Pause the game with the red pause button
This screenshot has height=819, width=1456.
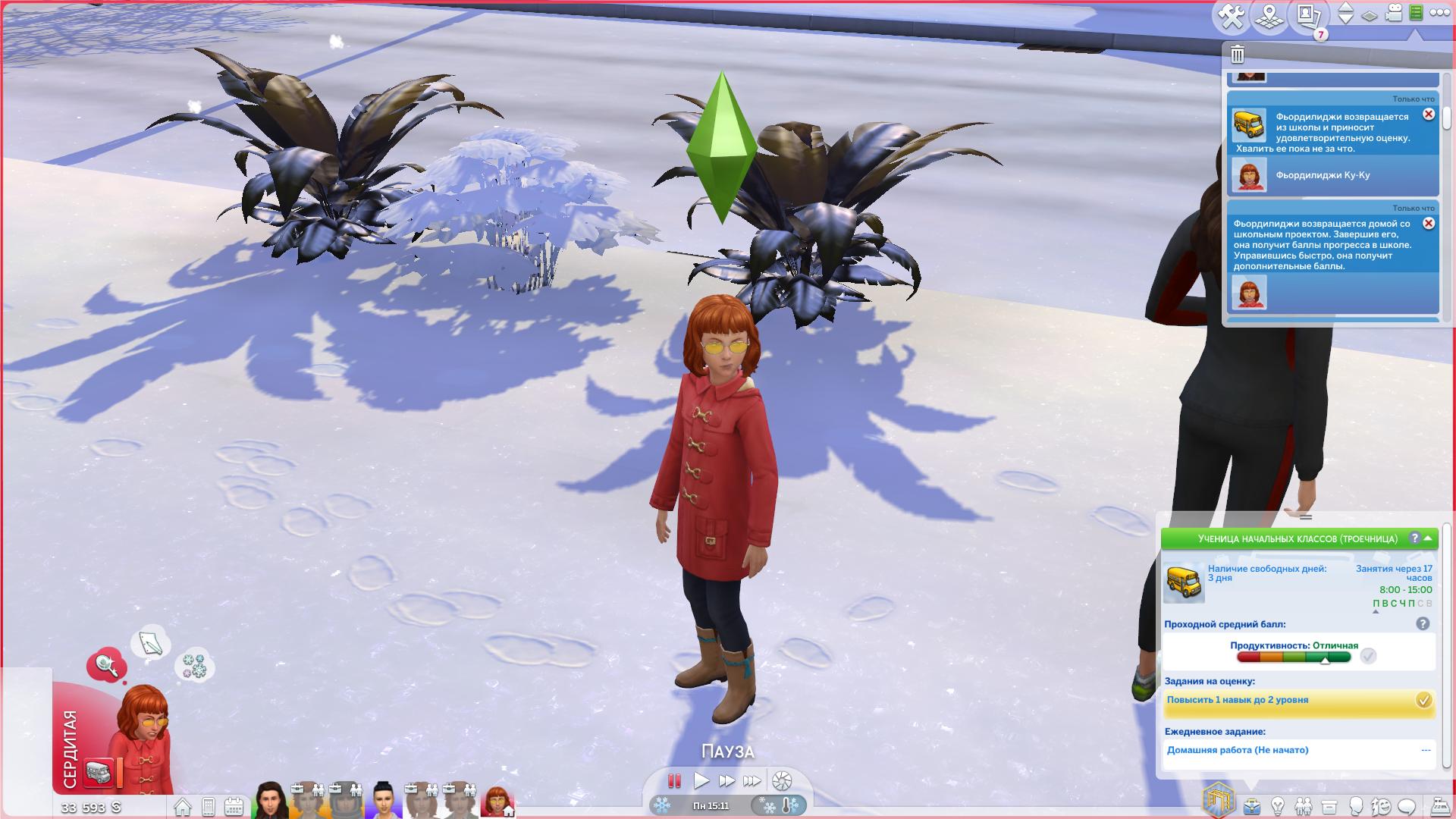(x=674, y=780)
